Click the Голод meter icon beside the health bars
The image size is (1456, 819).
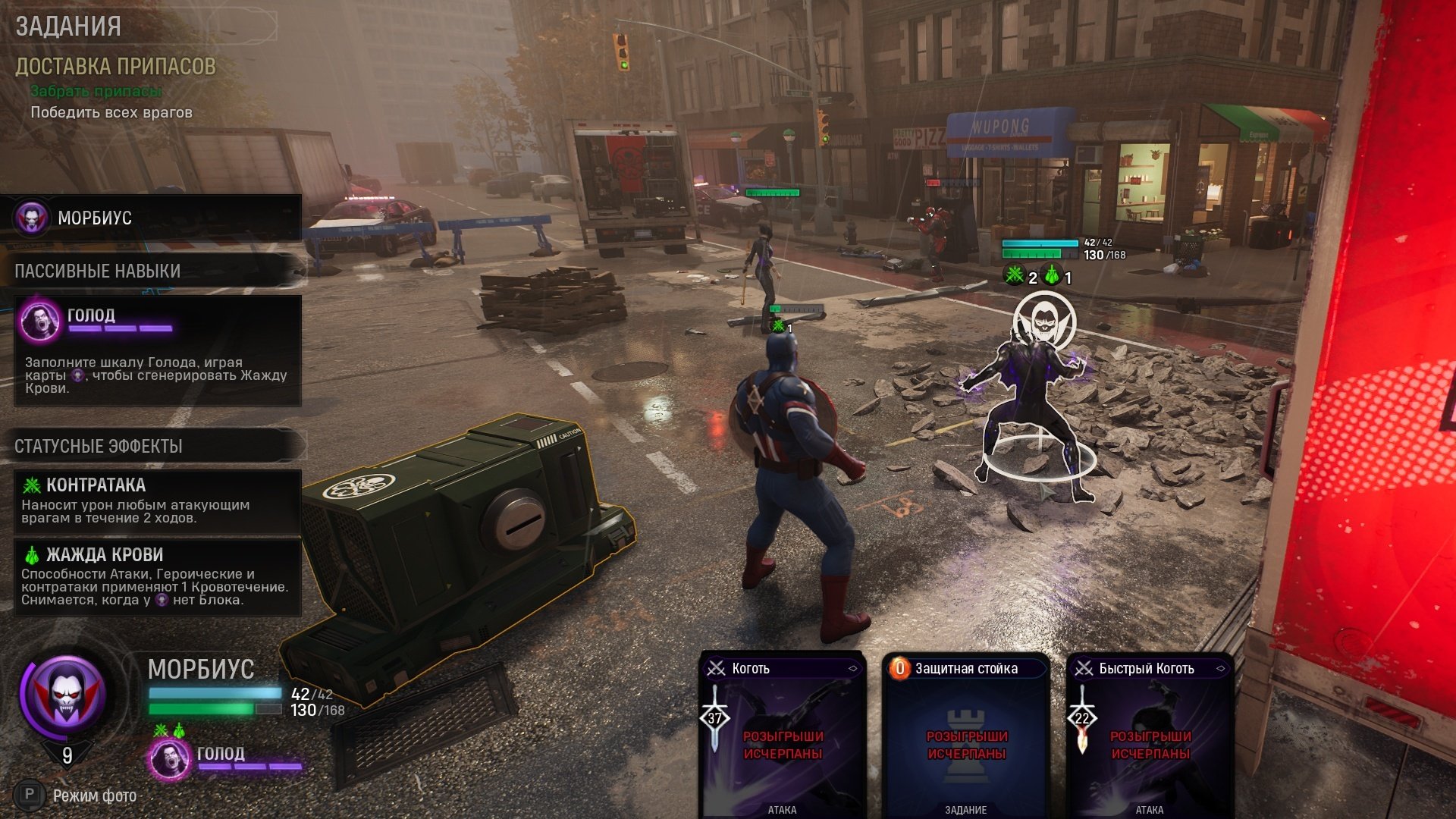[x=168, y=758]
